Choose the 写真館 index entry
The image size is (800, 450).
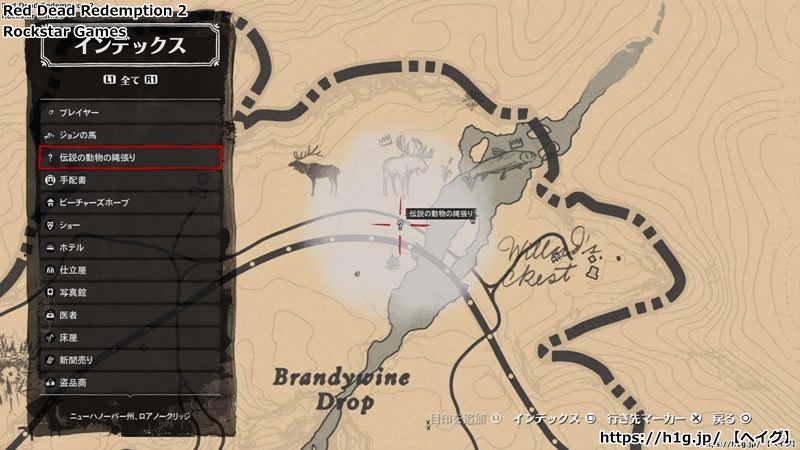pos(130,292)
